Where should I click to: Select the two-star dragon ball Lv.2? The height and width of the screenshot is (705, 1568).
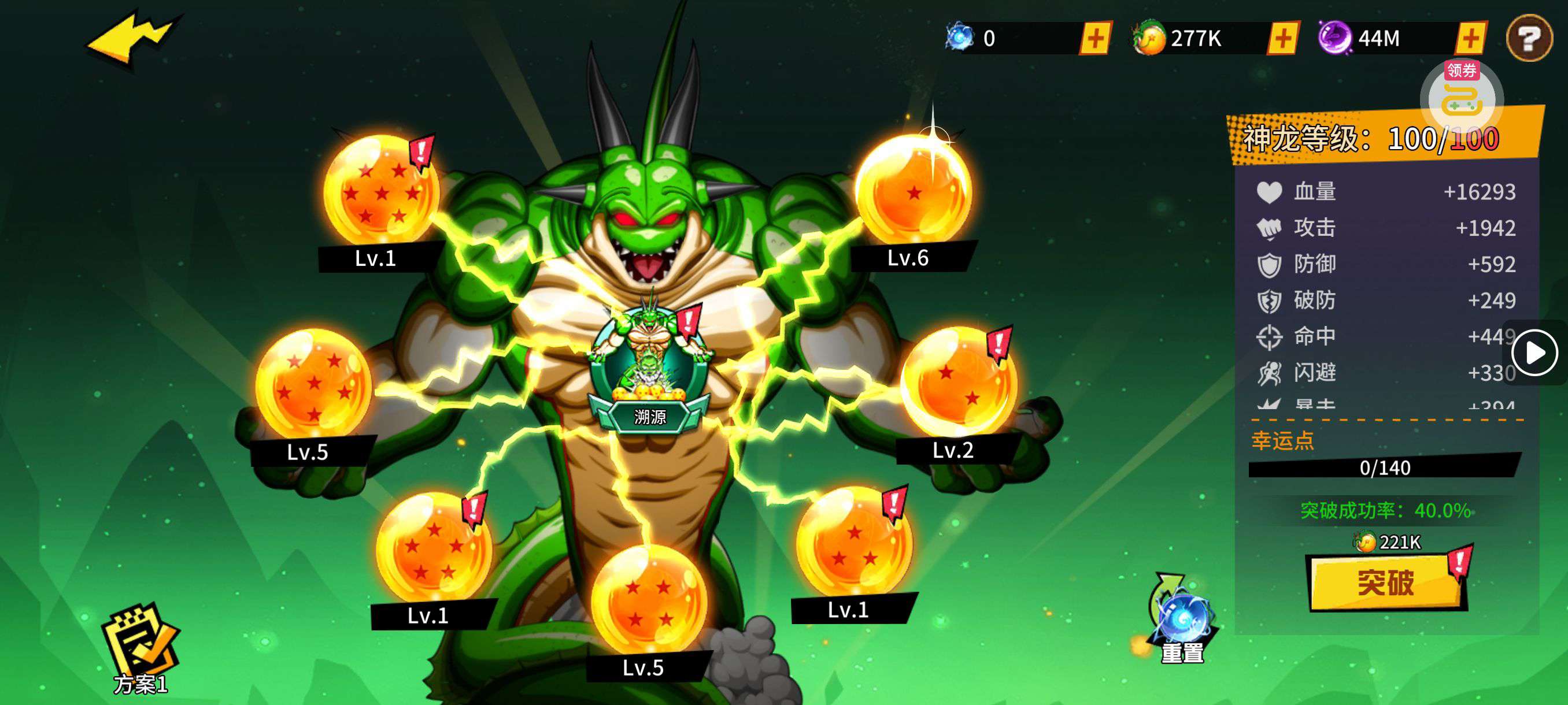tap(957, 383)
